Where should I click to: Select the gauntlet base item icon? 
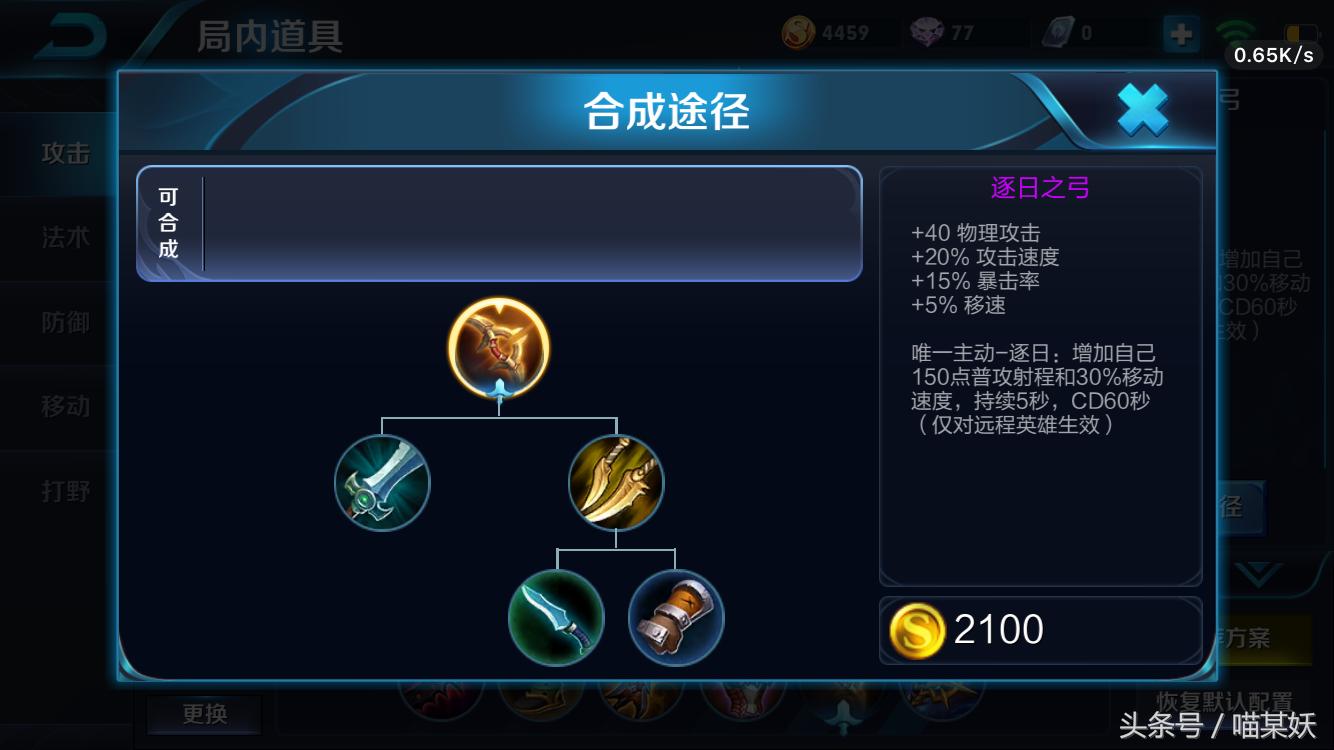coord(675,617)
